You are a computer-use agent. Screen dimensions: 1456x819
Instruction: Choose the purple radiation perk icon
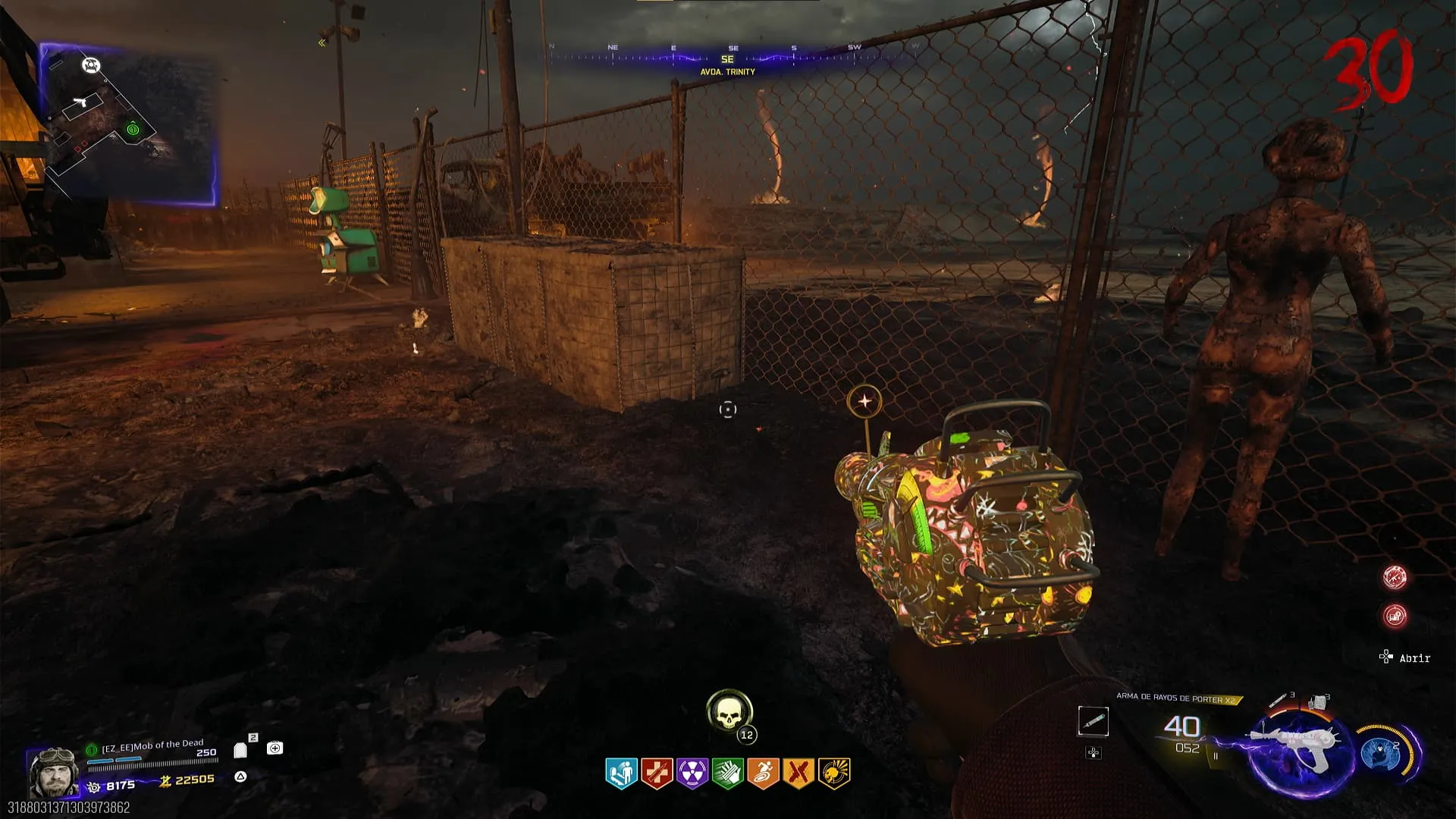point(692,773)
